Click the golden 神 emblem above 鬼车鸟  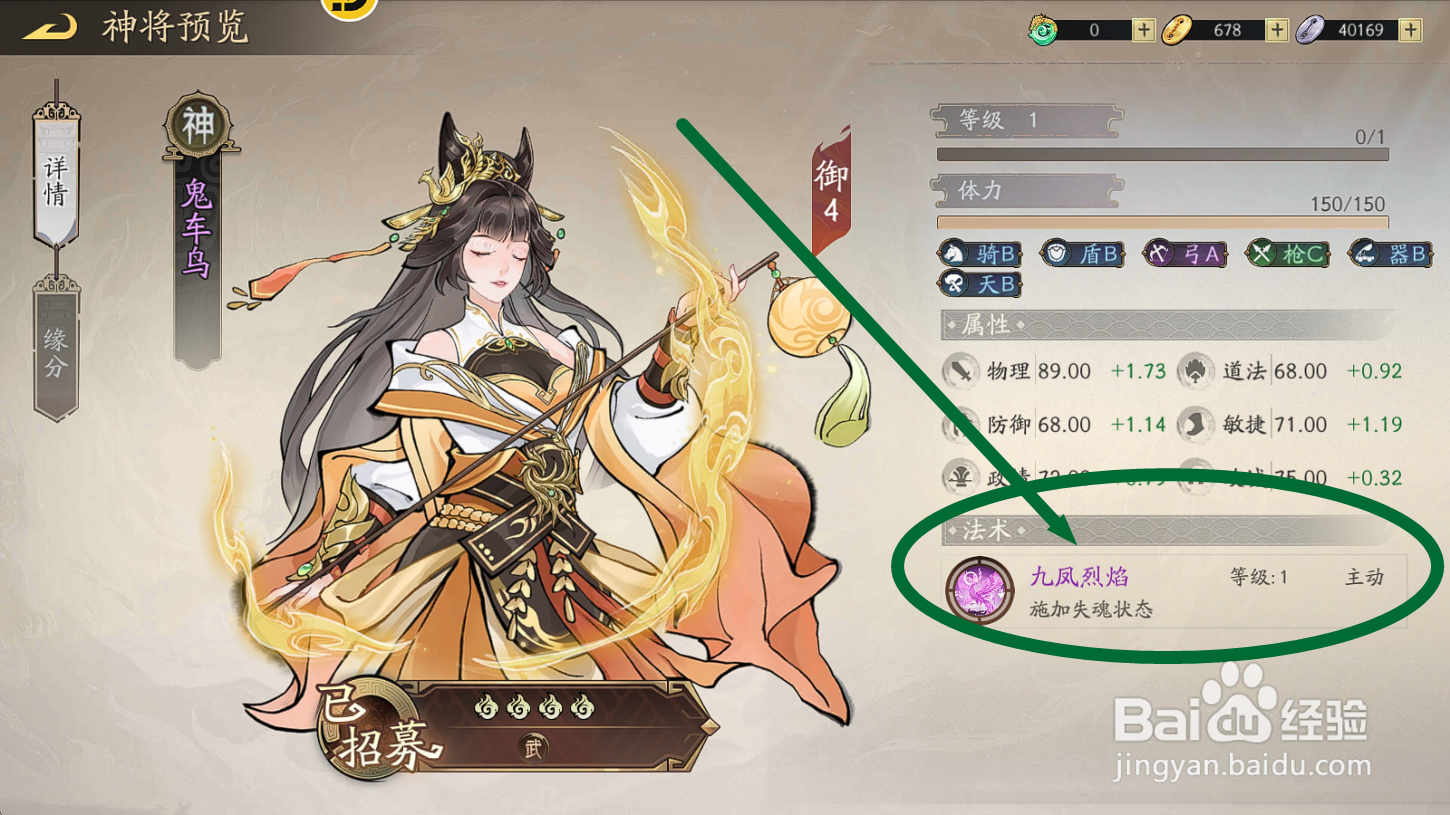click(196, 127)
